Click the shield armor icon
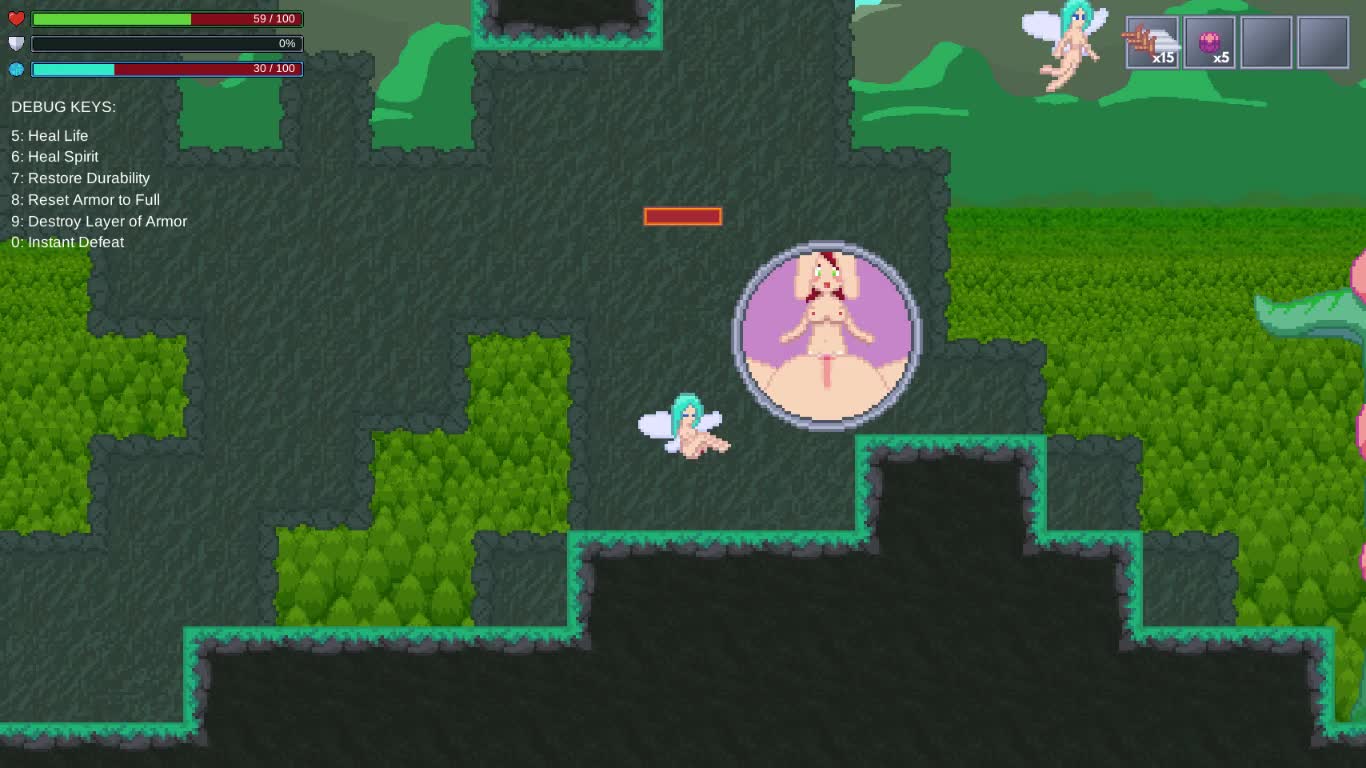This screenshot has width=1366, height=768. [x=14, y=43]
